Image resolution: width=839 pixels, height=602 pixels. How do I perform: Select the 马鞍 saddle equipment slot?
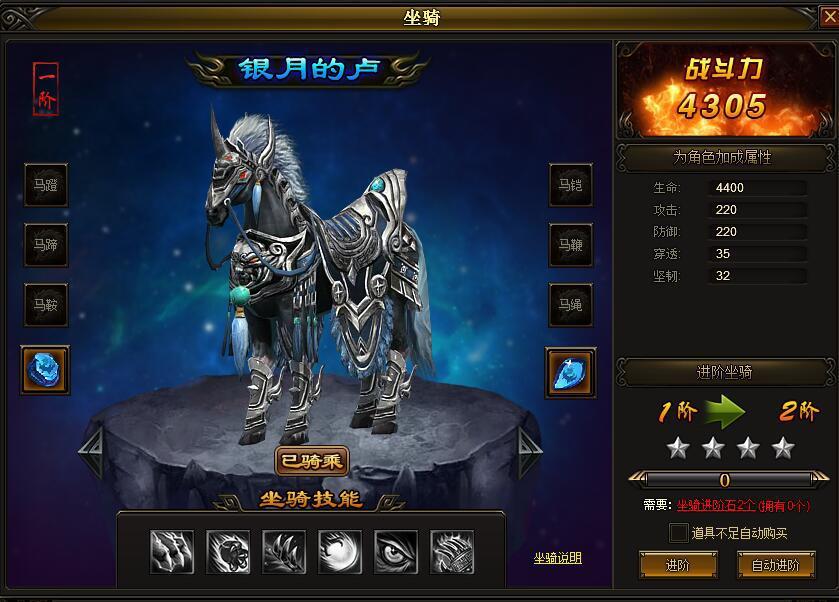(46, 305)
